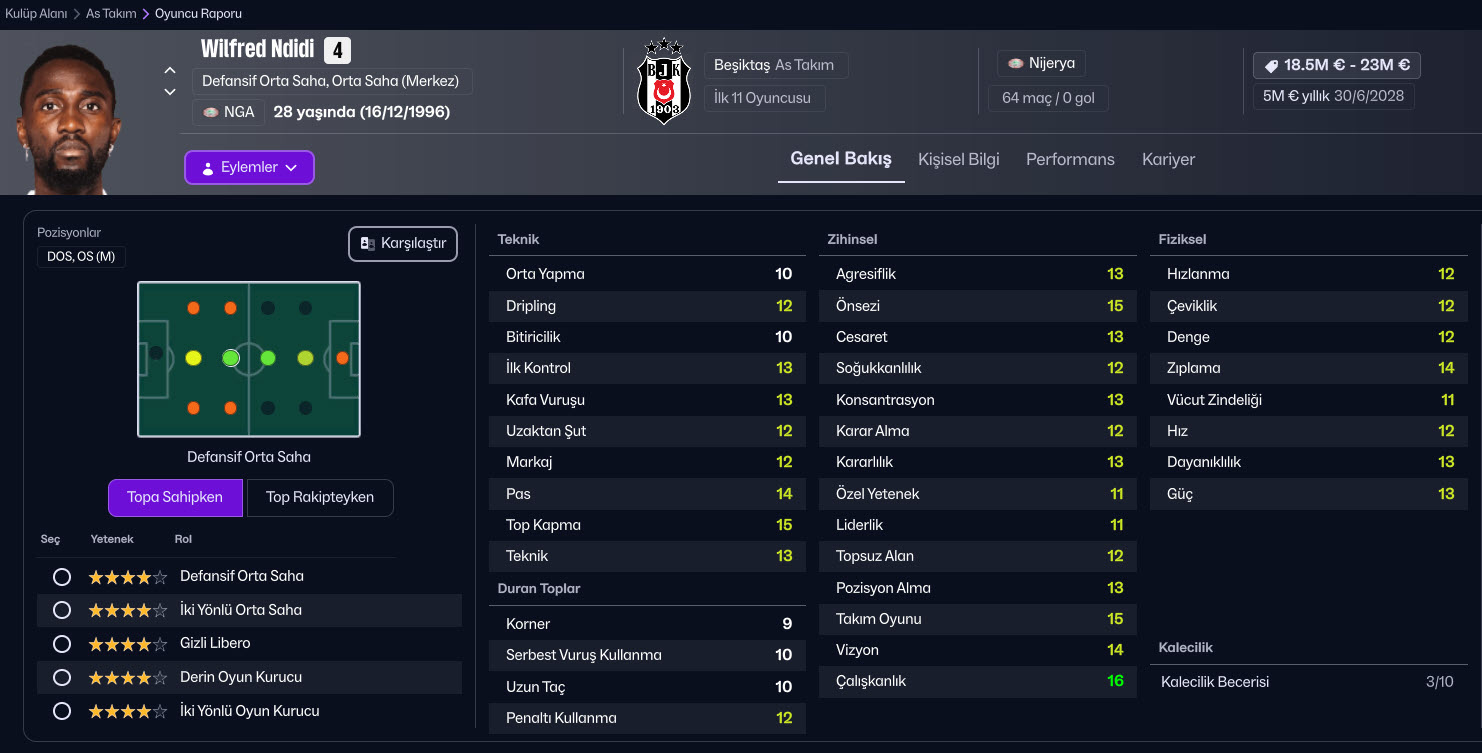Select the Topa Sahipken toggle
The height and width of the screenshot is (753, 1482).
coord(175,497)
